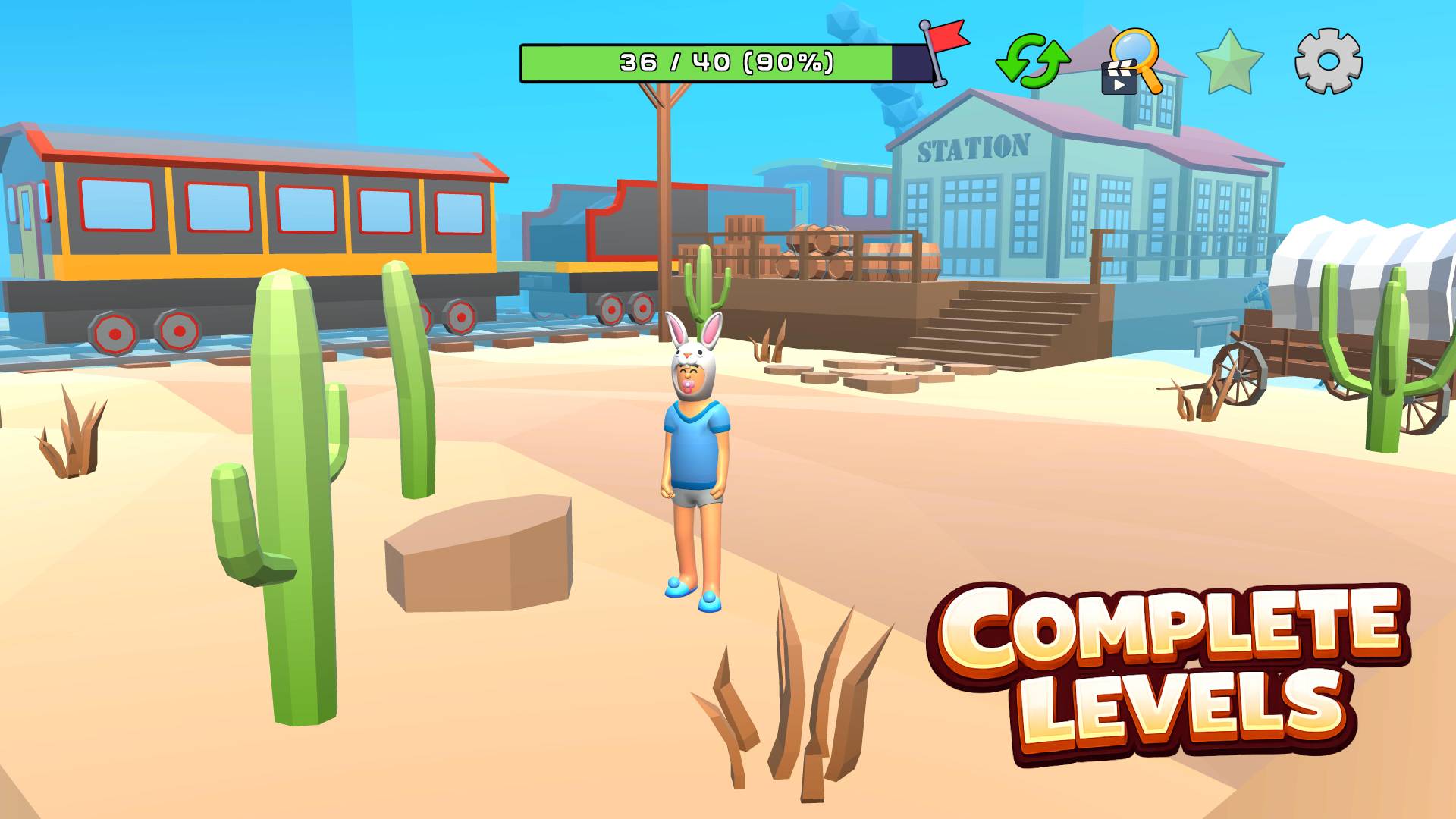Open the settings gear
The image size is (1456, 819).
(1327, 61)
